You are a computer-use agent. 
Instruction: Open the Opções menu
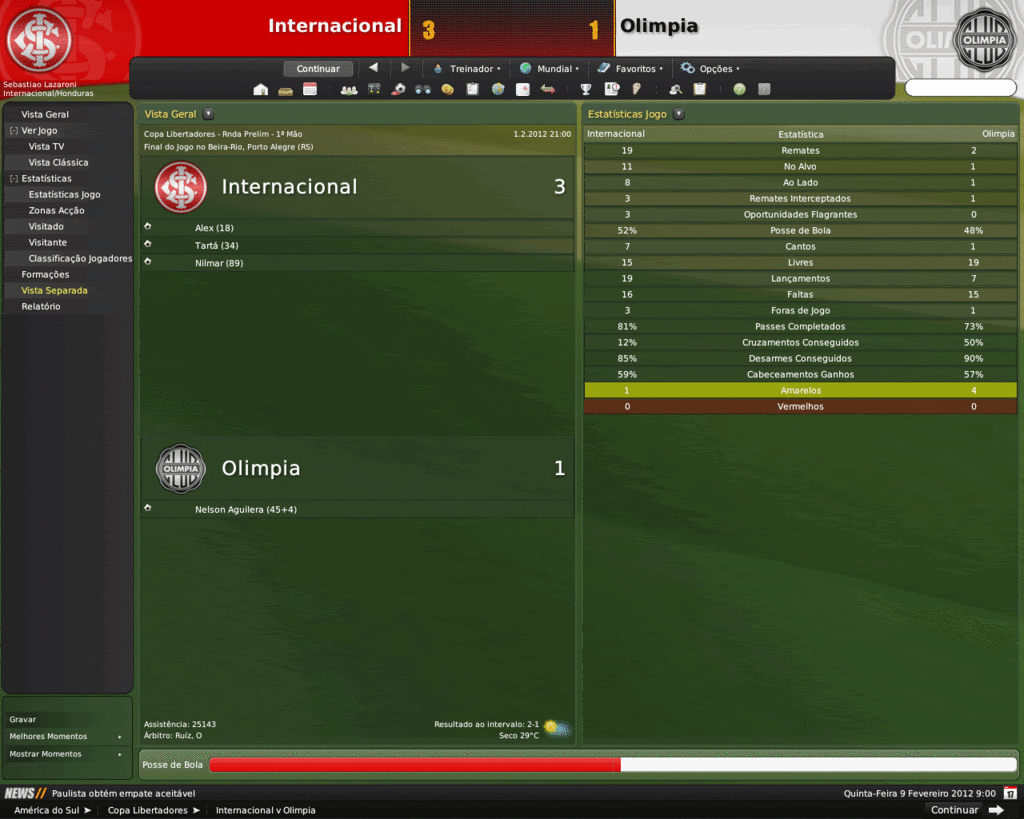click(711, 69)
